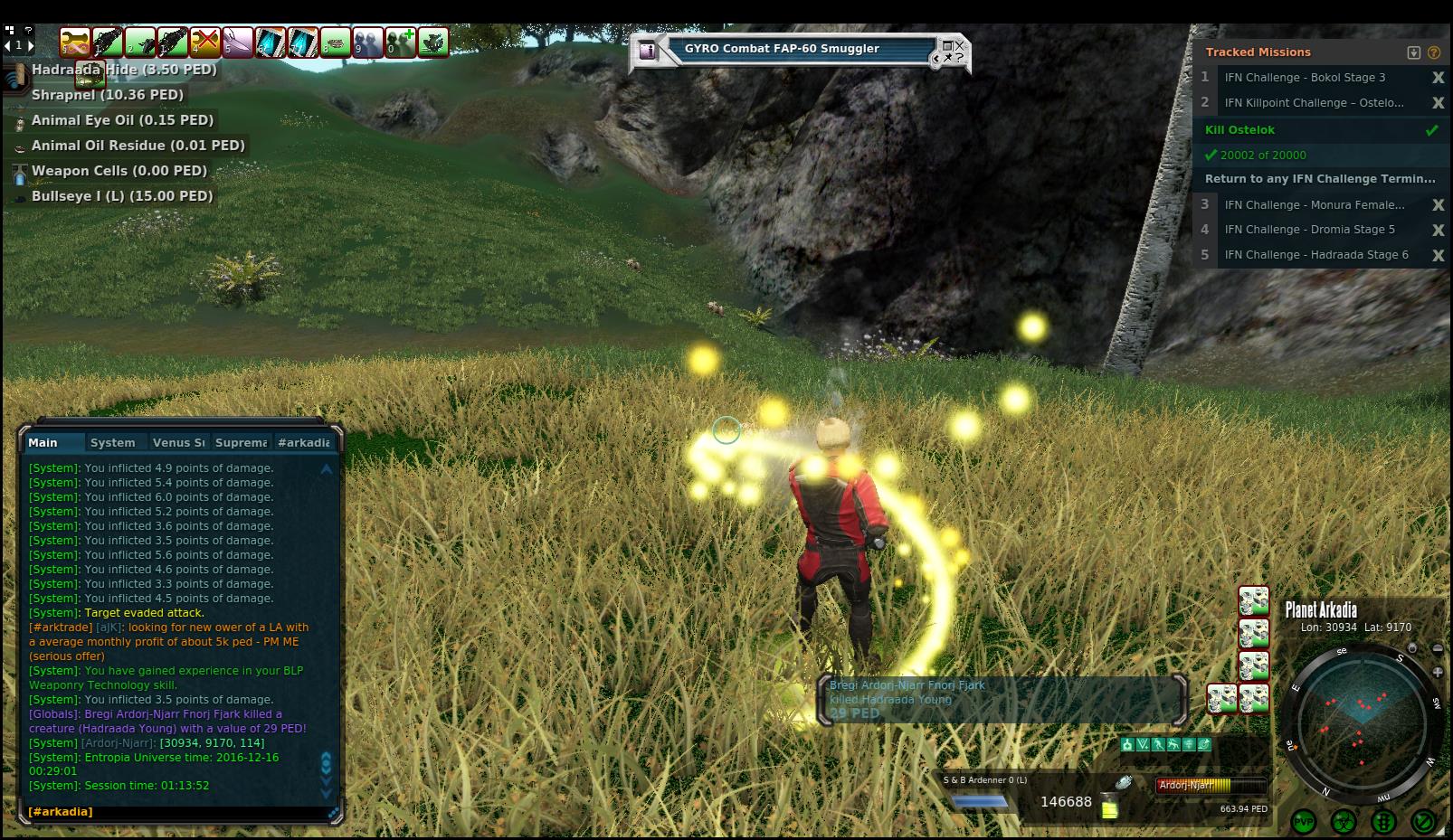The height and width of the screenshot is (840, 1453).
Task: Click the biohazard icon below the radar
Action: pos(1344,821)
